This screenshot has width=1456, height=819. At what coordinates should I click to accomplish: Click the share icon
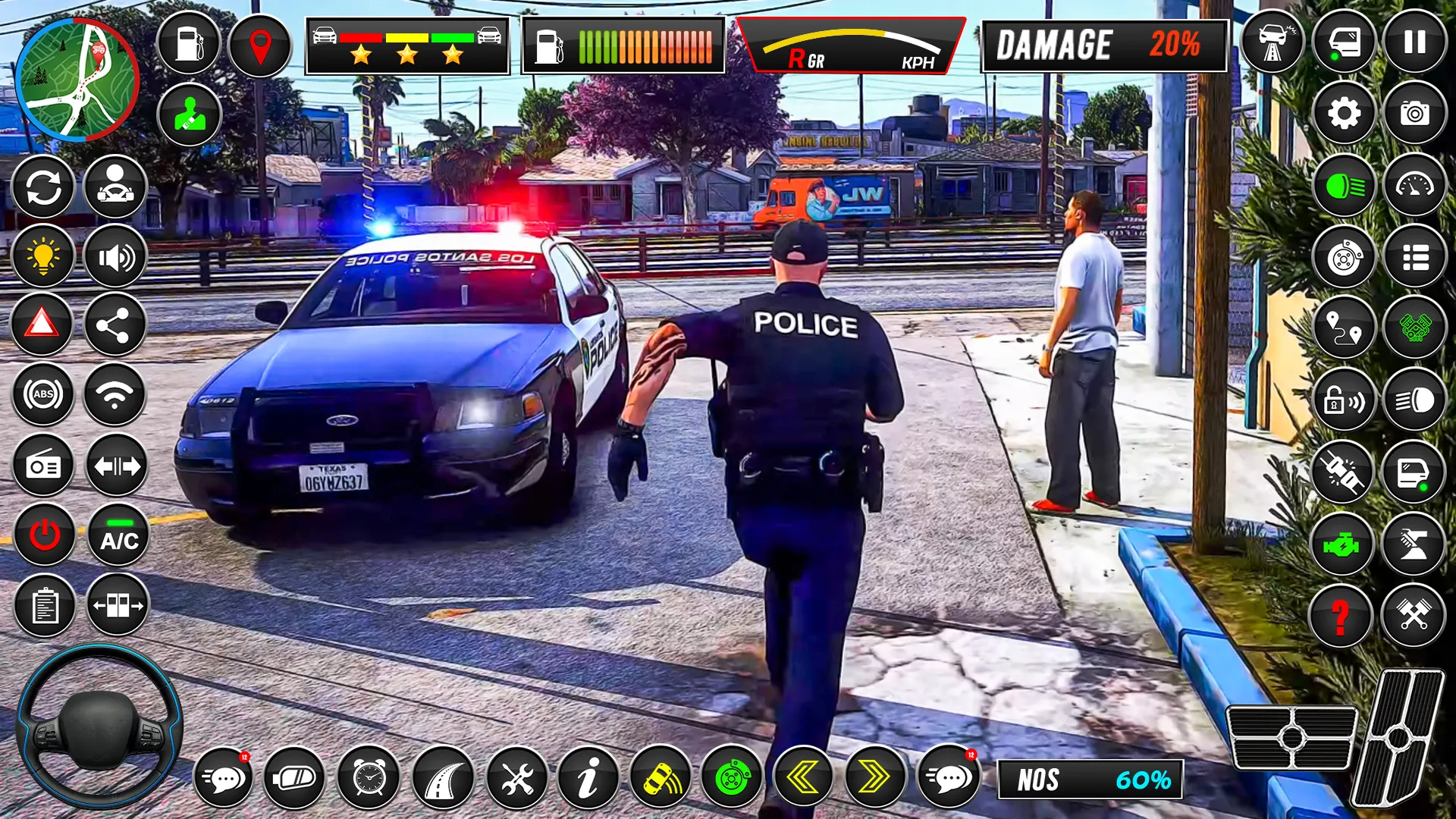(115, 326)
